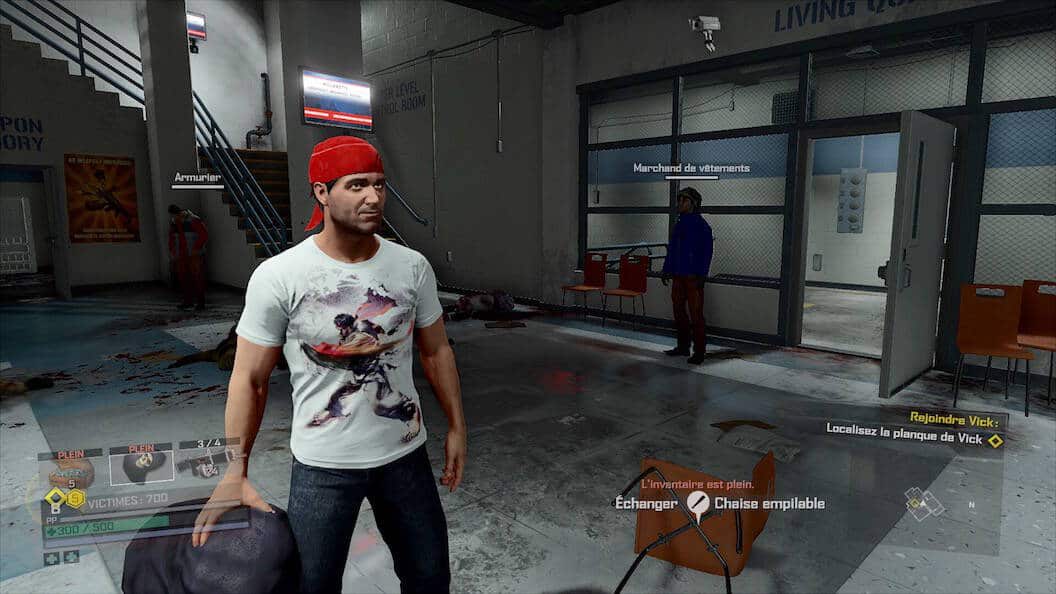The image size is (1056, 594).
Task: Open the minimap near the compass N
Action: [925, 503]
